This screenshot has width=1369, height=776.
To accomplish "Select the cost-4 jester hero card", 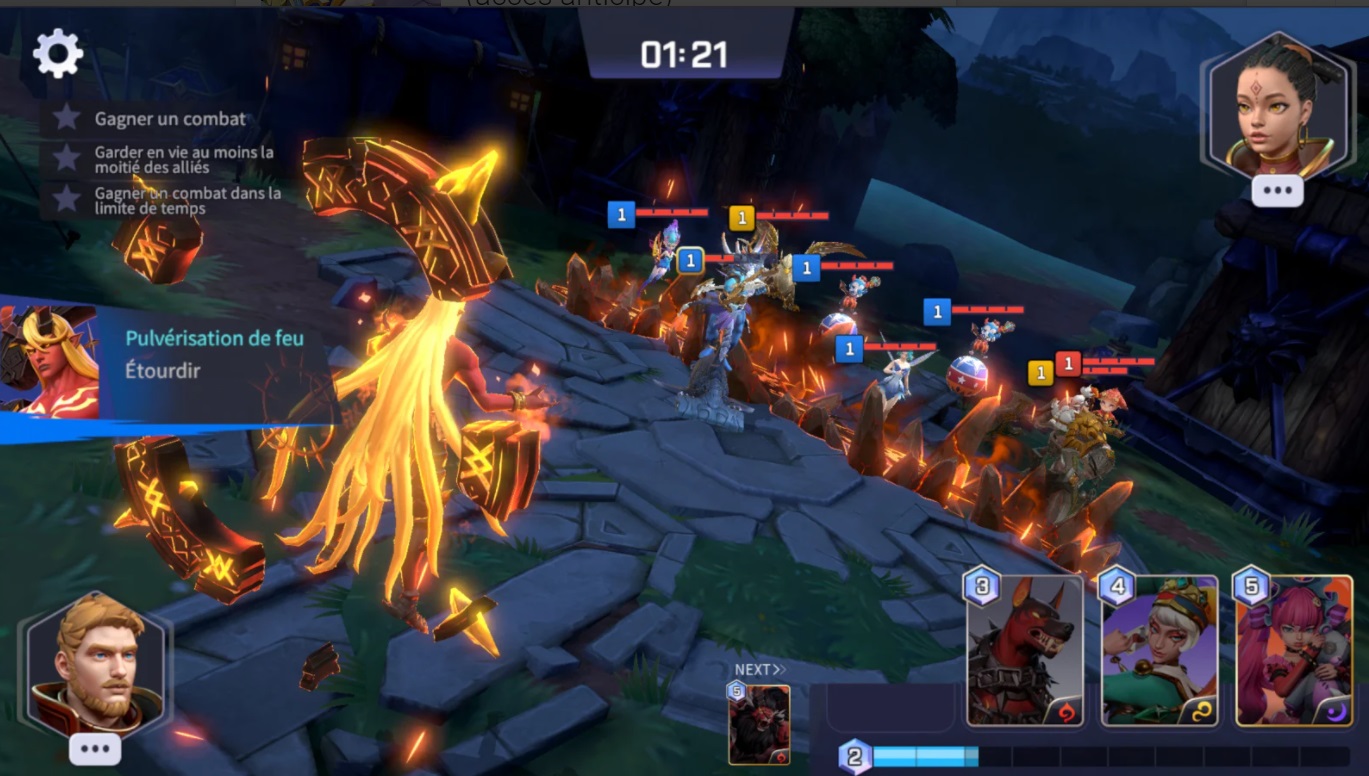I will (1160, 650).
